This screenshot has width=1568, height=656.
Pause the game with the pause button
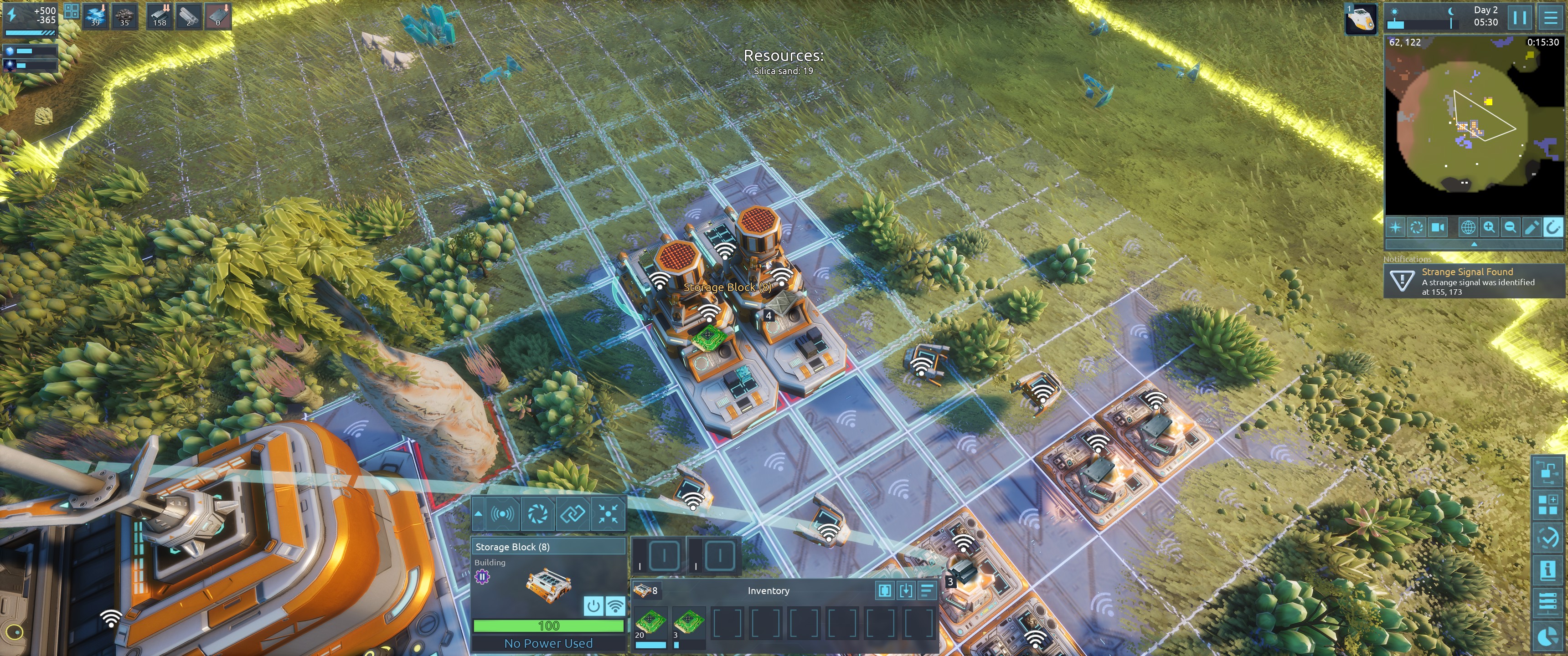[x=1519, y=18]
